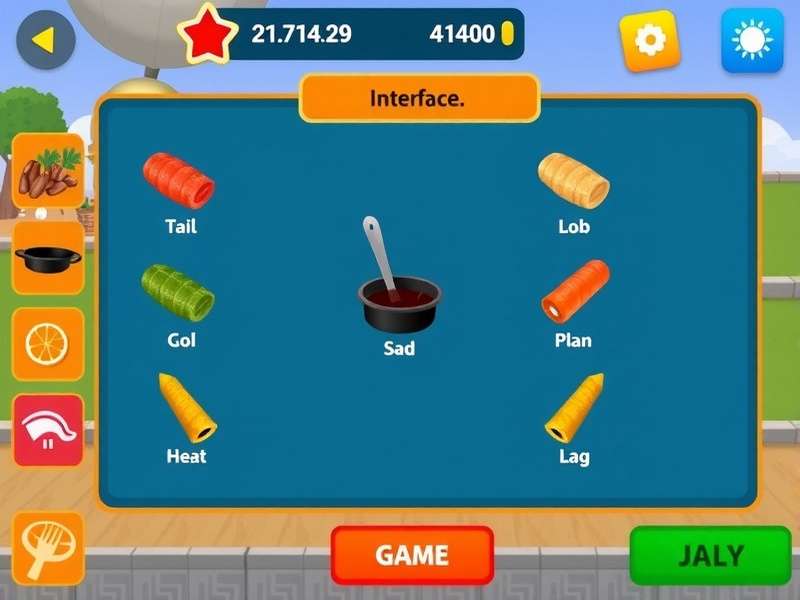
Task: Select the Lag ingredient
Action: 575,408
